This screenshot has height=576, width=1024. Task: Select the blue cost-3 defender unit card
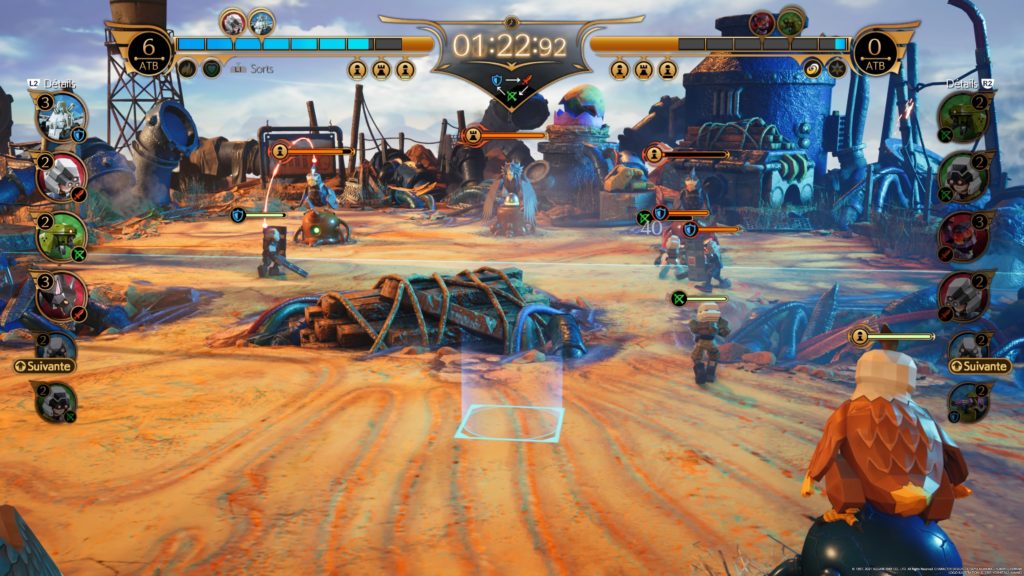click(60, 116)
